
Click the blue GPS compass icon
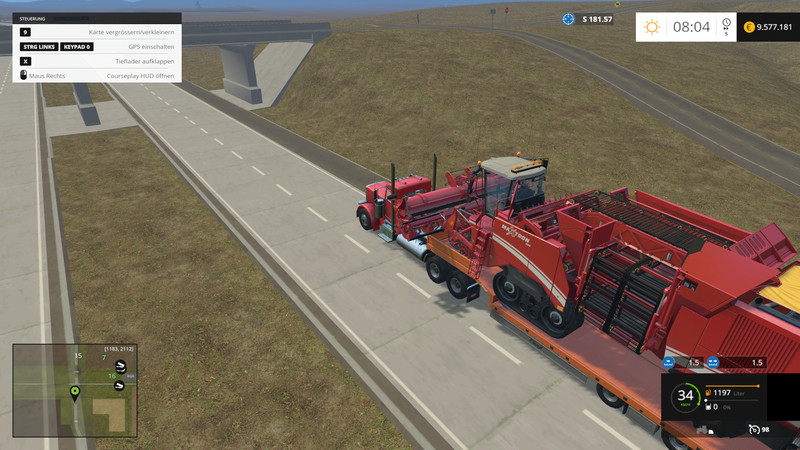pos(569,19)
